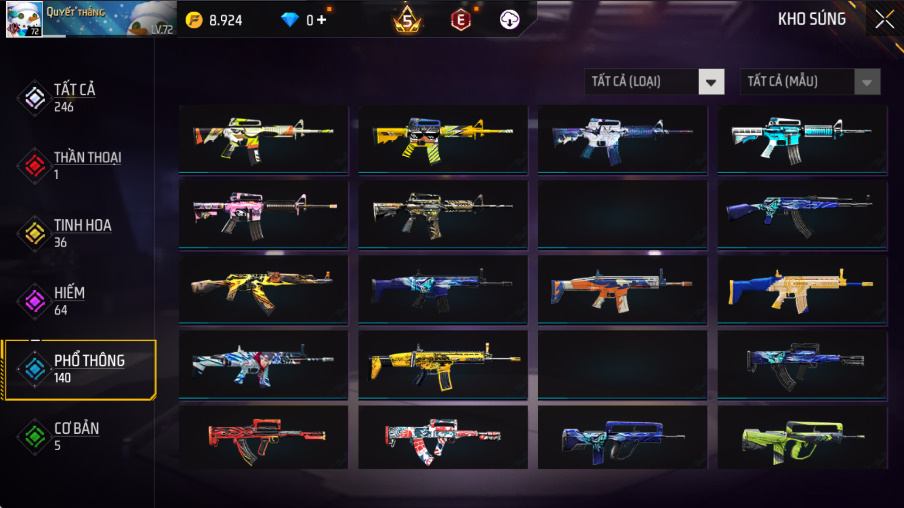Add diamonds using the plus button

(x=321, y=20)
